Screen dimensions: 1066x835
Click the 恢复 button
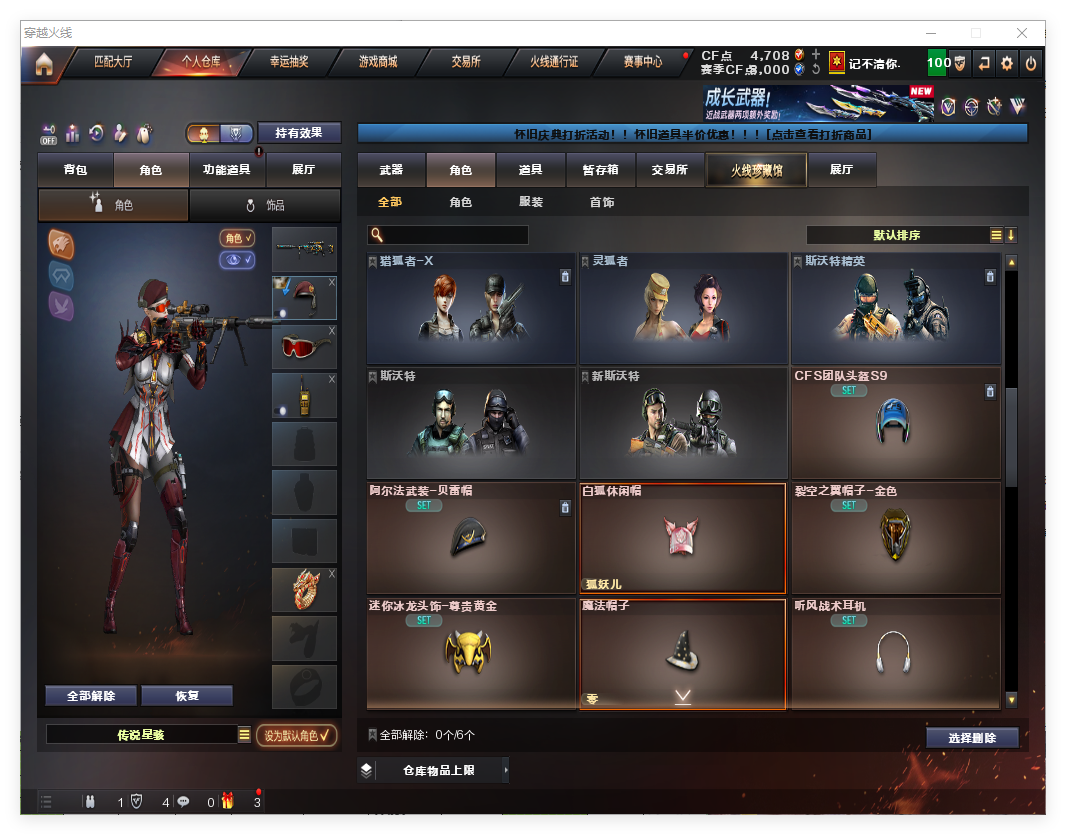click(187, 696)
